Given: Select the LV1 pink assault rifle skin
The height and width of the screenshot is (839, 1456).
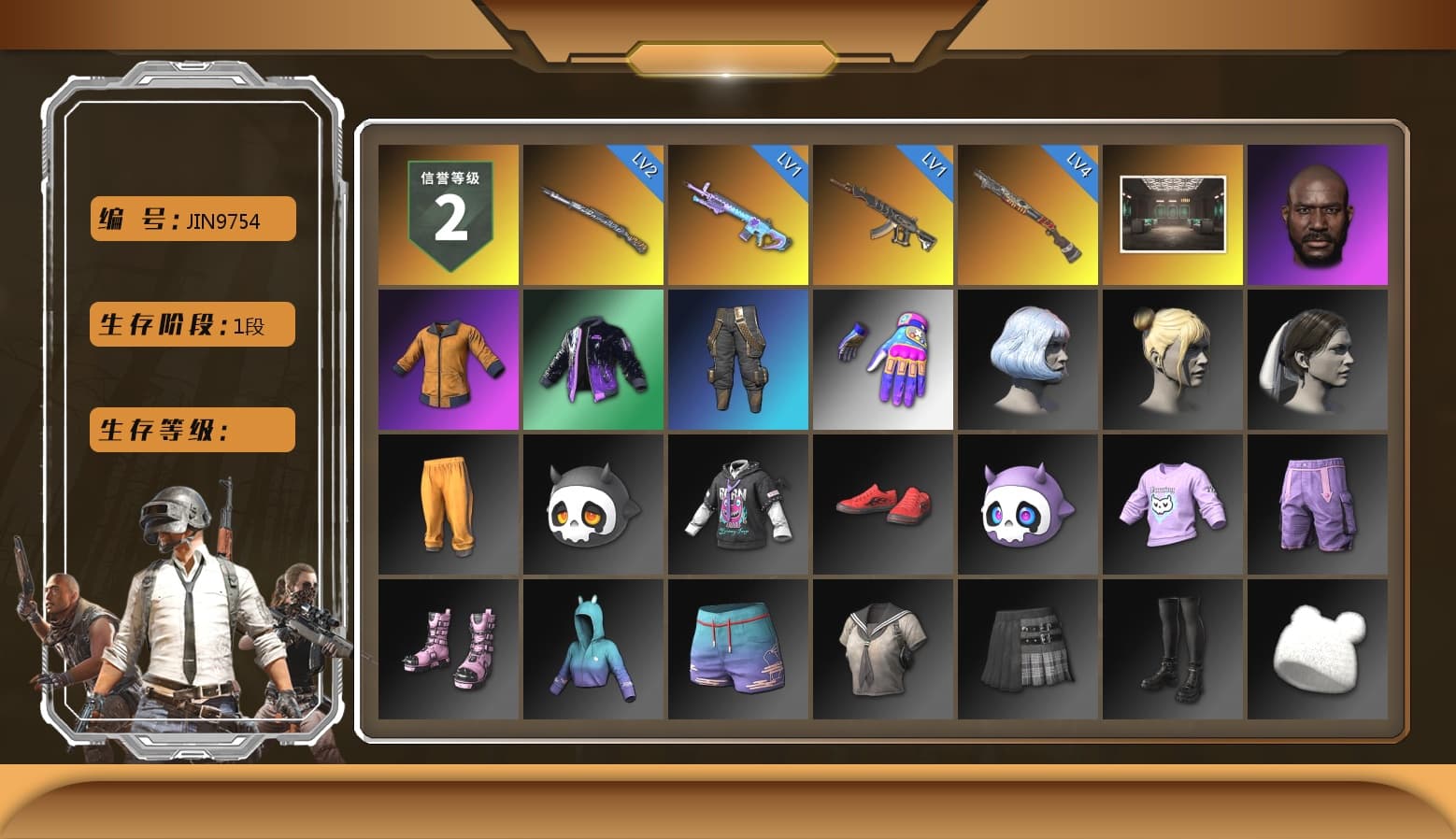Looking at the screenshot, I should [x=738, y=213].
